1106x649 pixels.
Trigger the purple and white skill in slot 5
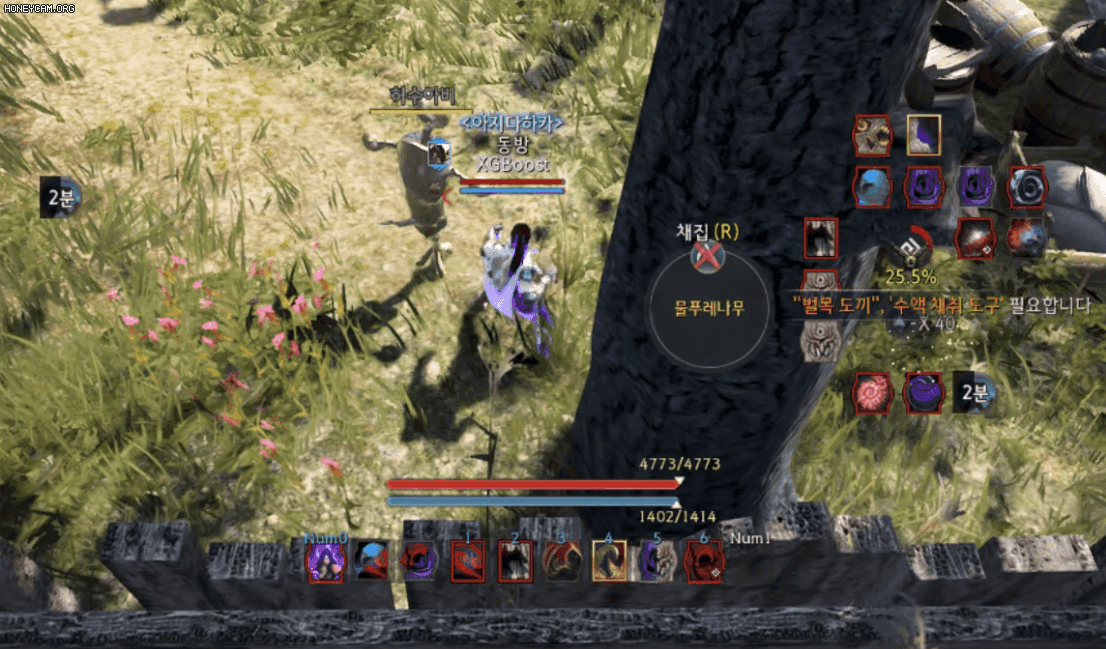pos(657,561)
